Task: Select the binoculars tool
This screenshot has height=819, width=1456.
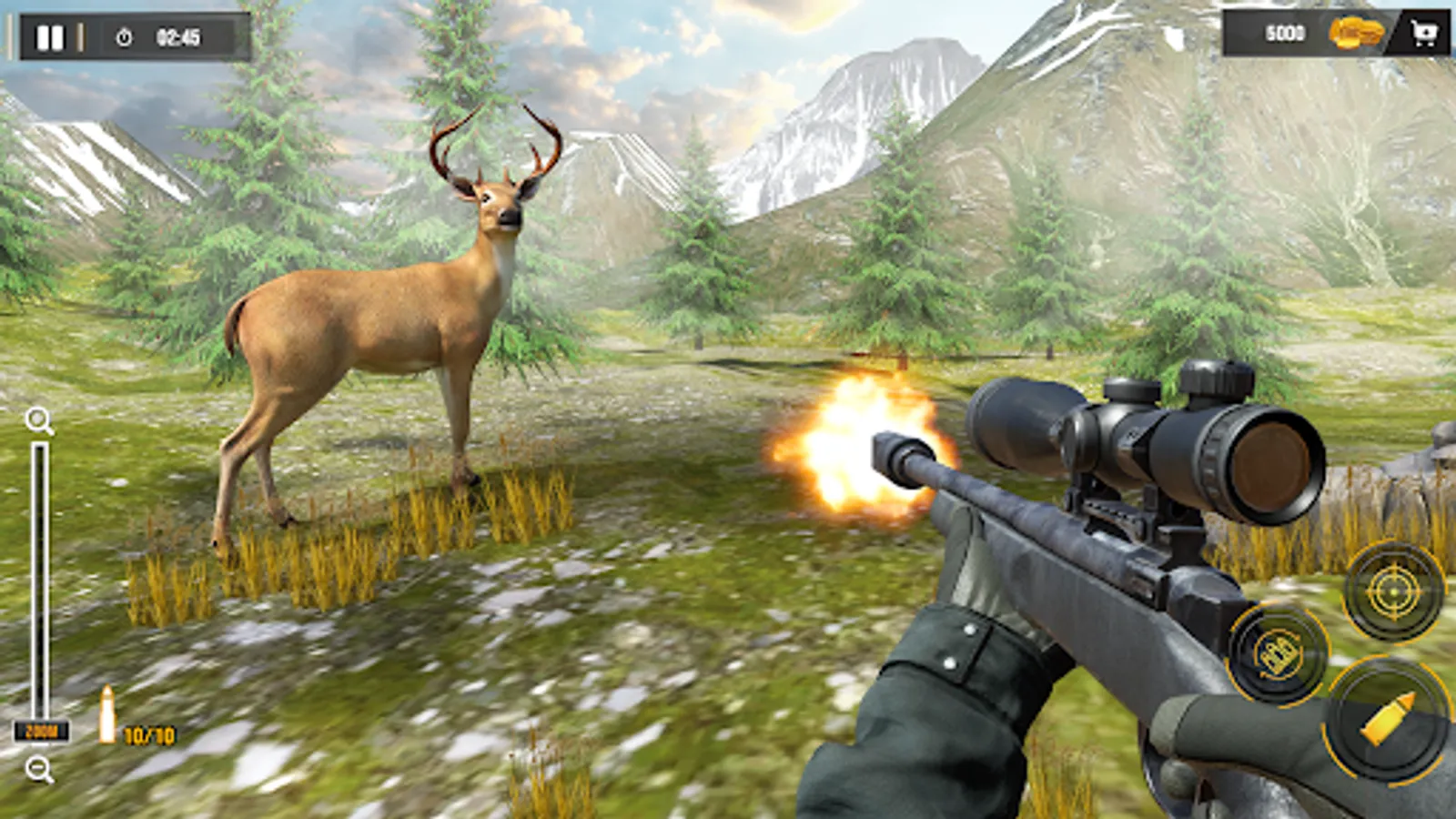Action: [1278, 656]
